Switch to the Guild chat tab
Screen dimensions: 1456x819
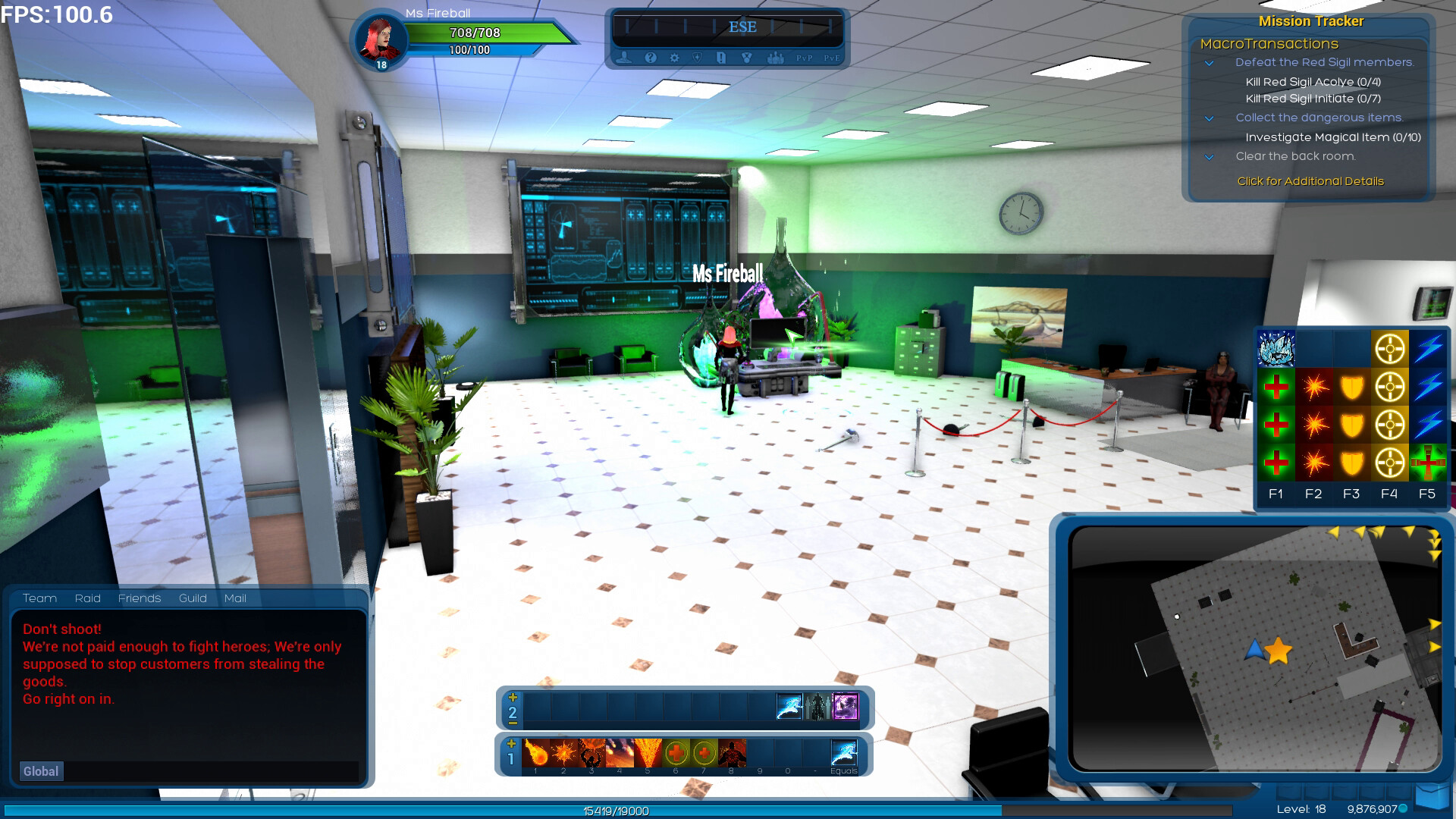(193, 598)
